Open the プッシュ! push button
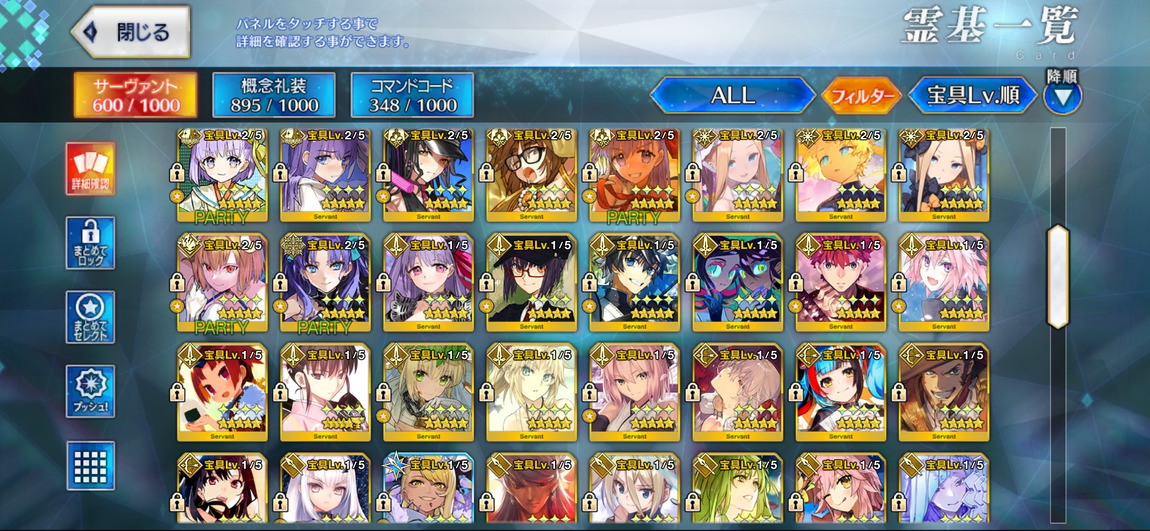Screen dimensions: 1150x531 pos(90,392)
